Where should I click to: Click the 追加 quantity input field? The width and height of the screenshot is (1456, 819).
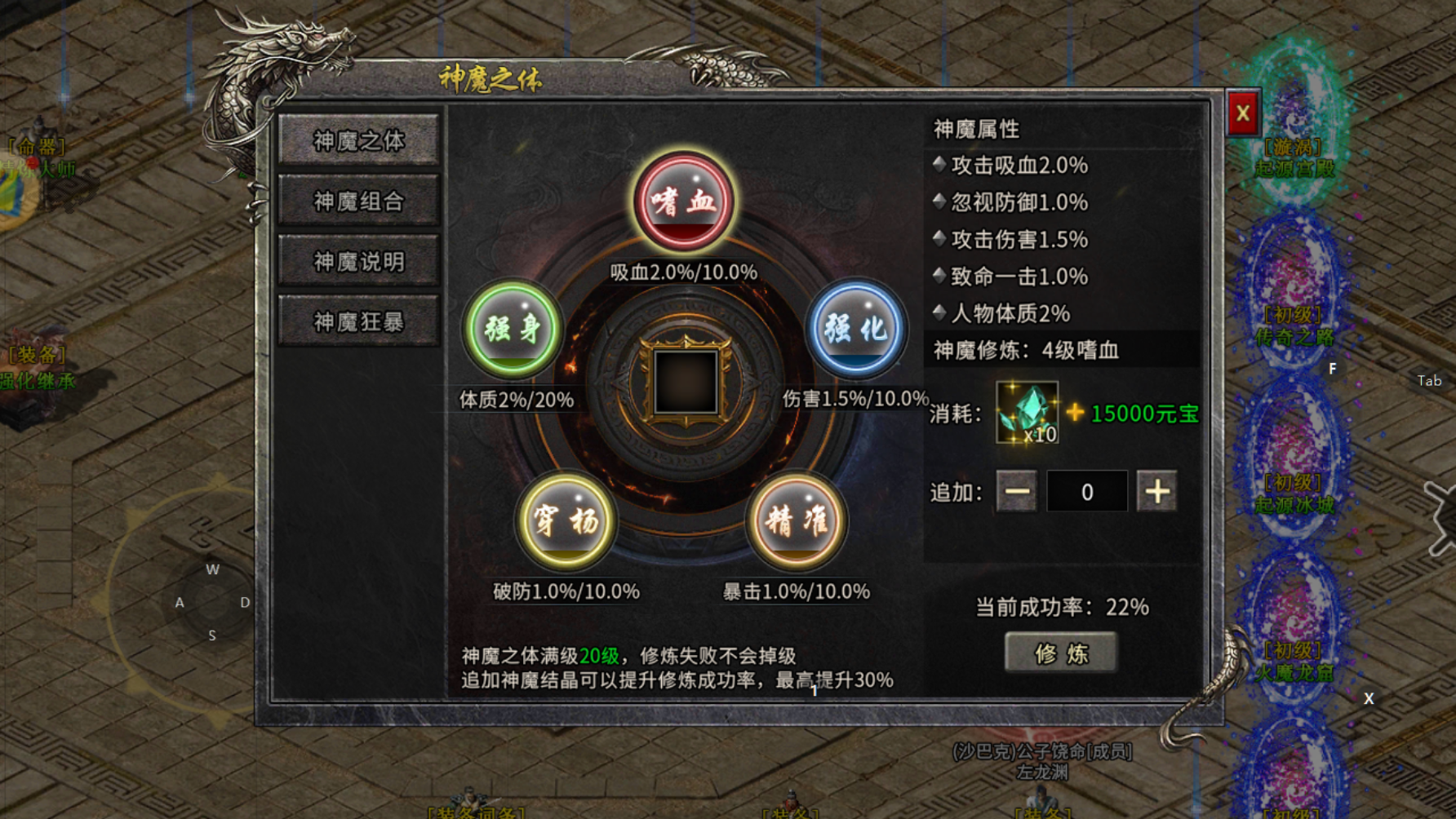coord(1086,490)
